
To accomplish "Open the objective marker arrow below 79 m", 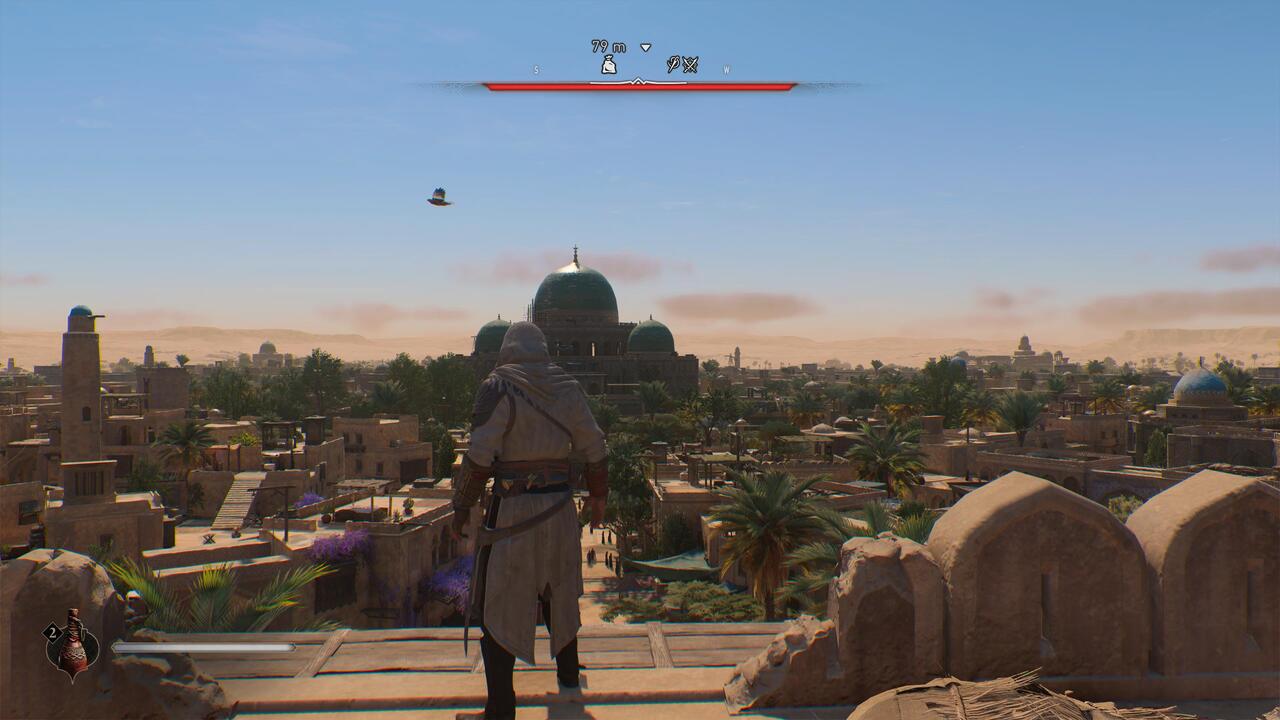I will click(x=645, y=47).
